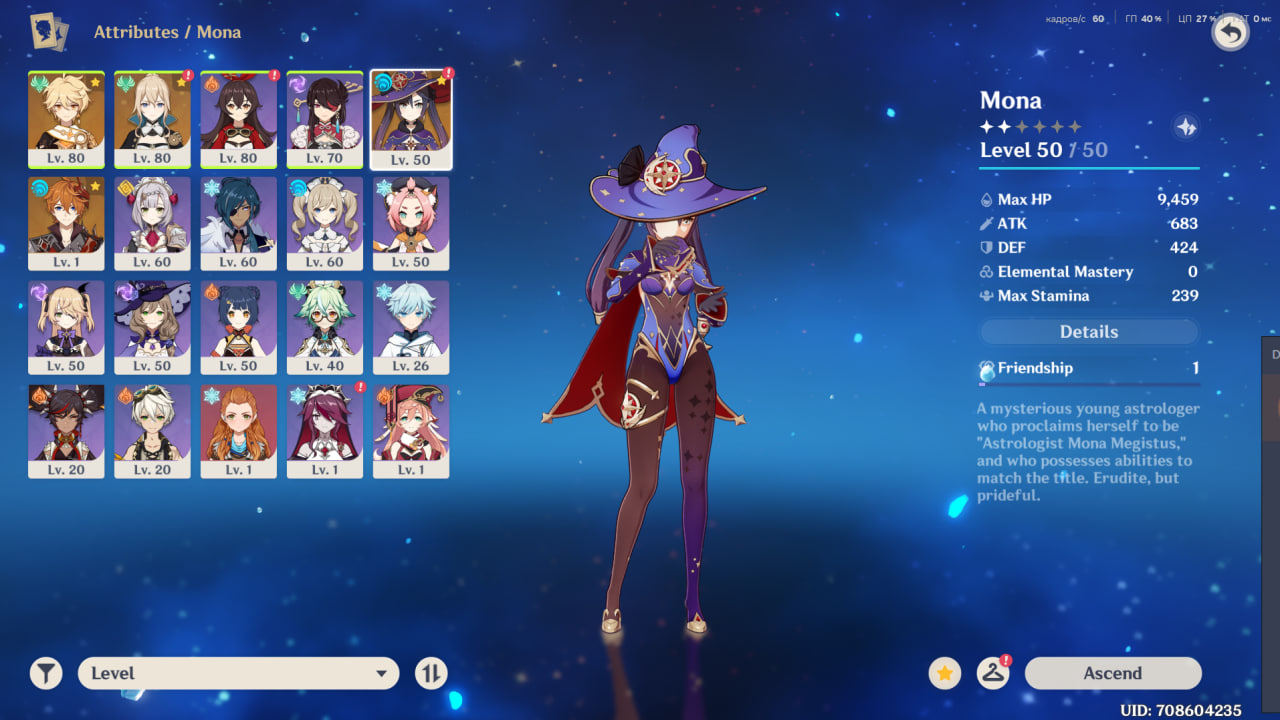Viewport: 1280px width, 720px height.
Task: Open the Level sort dropdown
Action: (238, 673)
